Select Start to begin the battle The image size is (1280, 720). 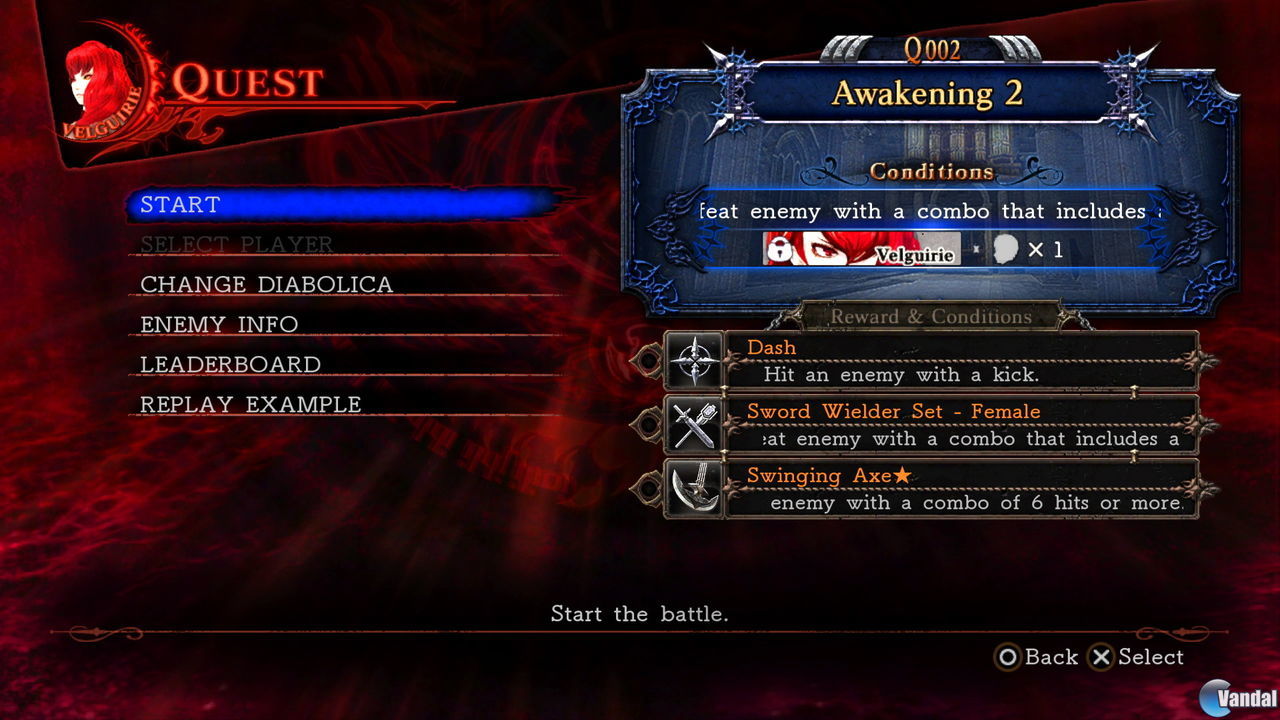(180, 205)
